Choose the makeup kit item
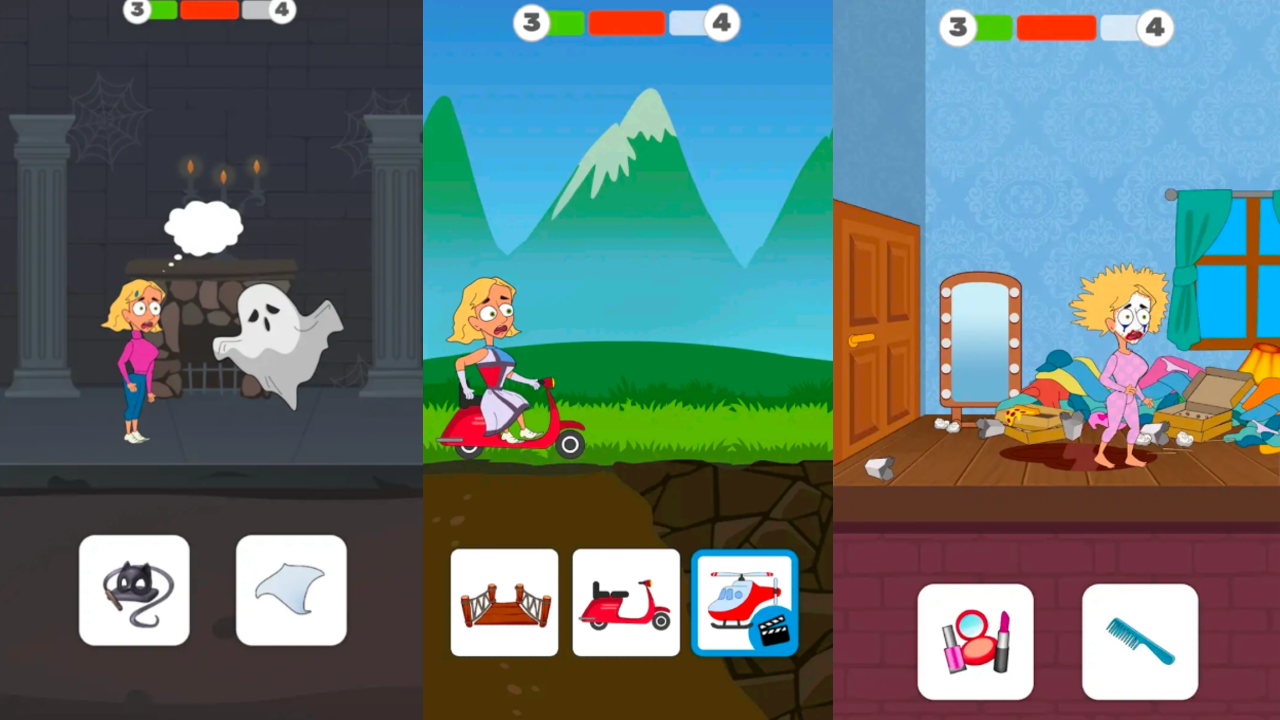 [x=975, y=640]
